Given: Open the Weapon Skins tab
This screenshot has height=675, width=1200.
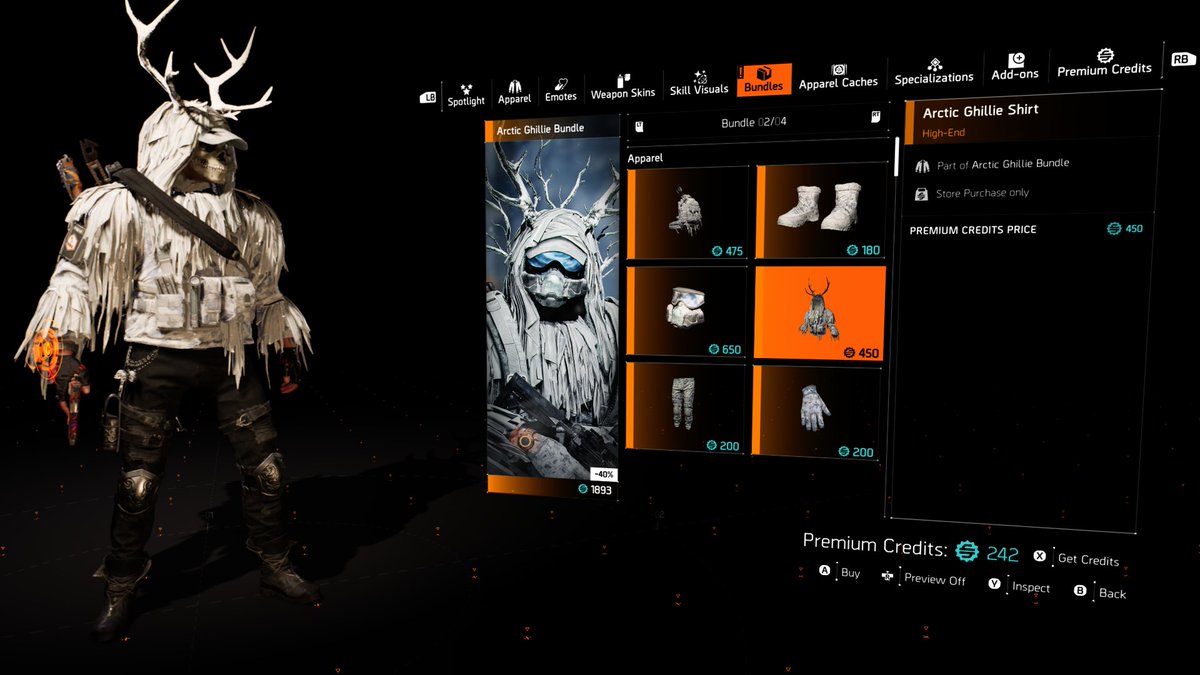Looking at the screenshot, I should pyautogui.click(x=623, y=86).
